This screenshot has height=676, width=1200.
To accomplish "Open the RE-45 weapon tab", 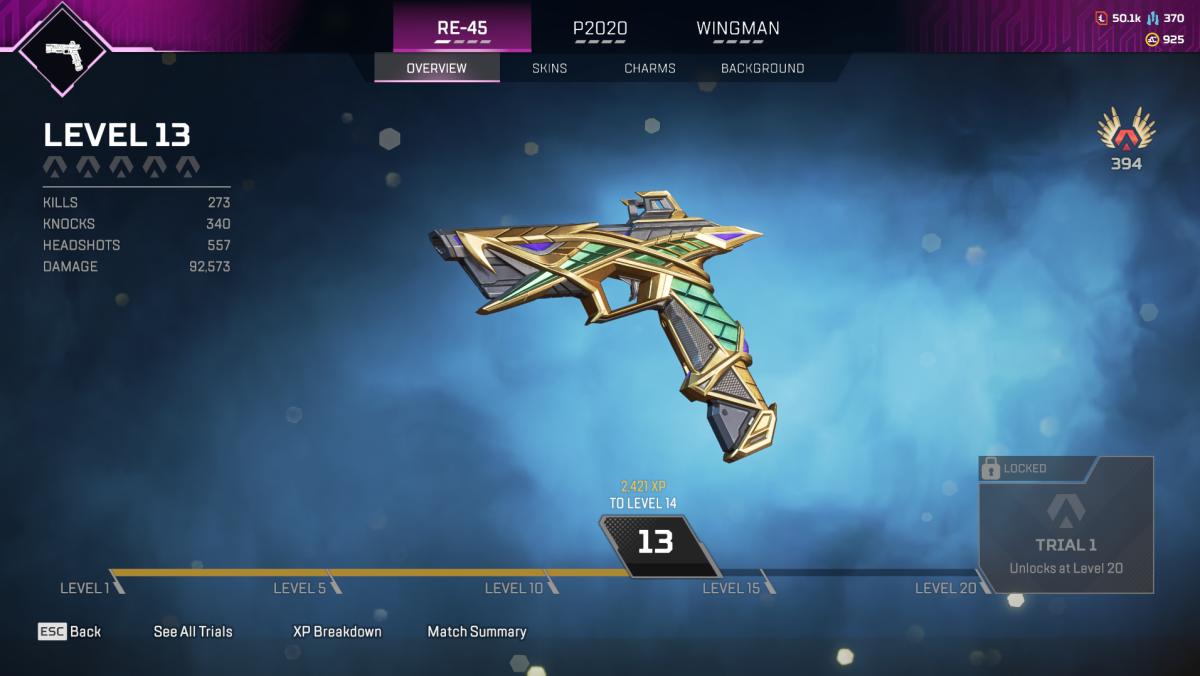I will click(462, 28).
